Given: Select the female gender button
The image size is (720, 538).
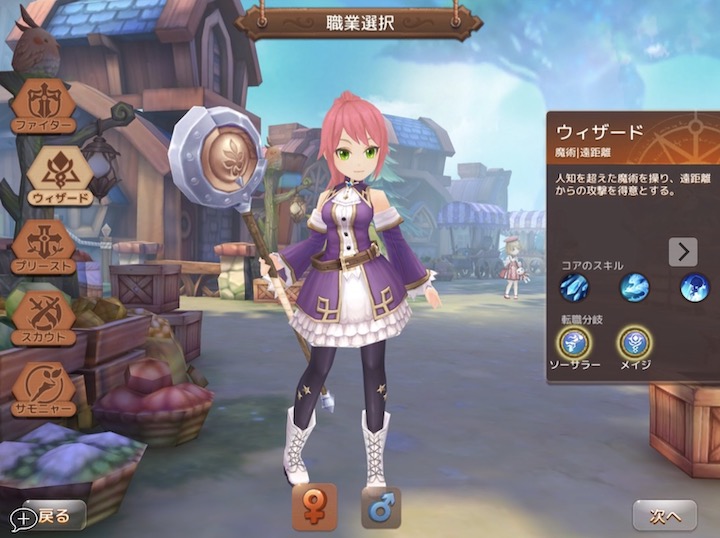Looking at the screenshot, I should [x=314, y=507].
